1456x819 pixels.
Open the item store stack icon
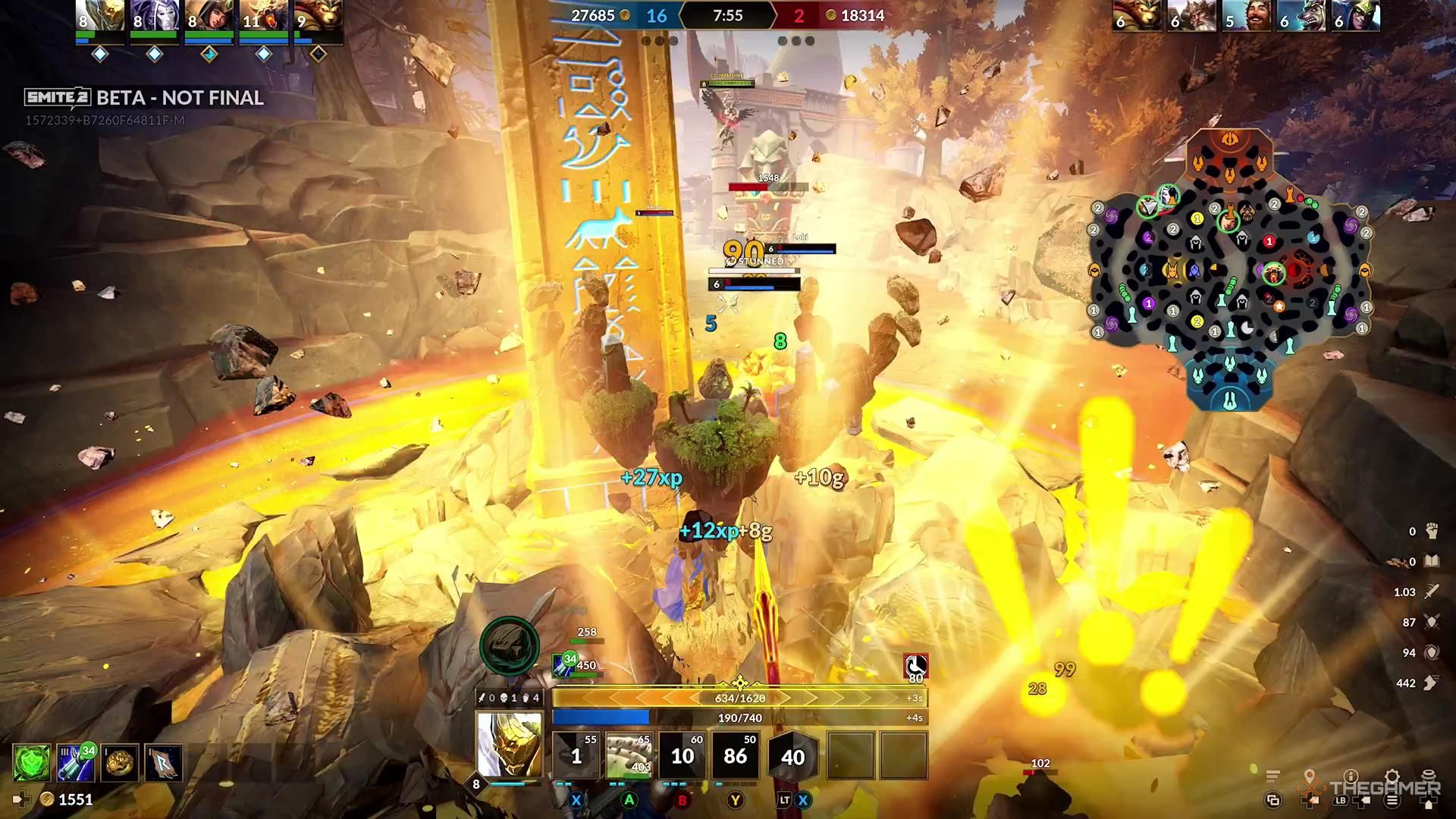point(1428,774)
